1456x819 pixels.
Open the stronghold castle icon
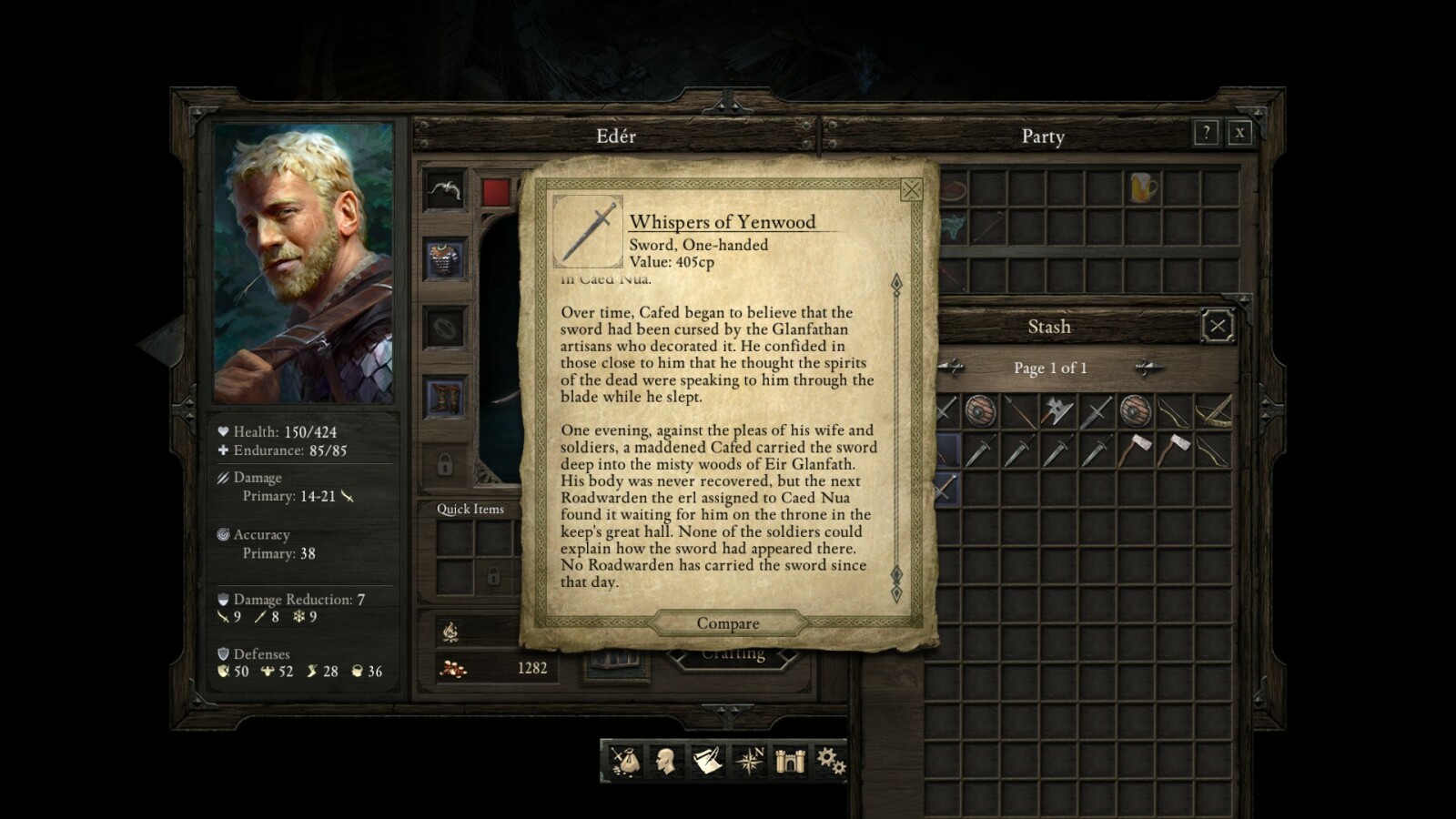(x=790, y=761)
